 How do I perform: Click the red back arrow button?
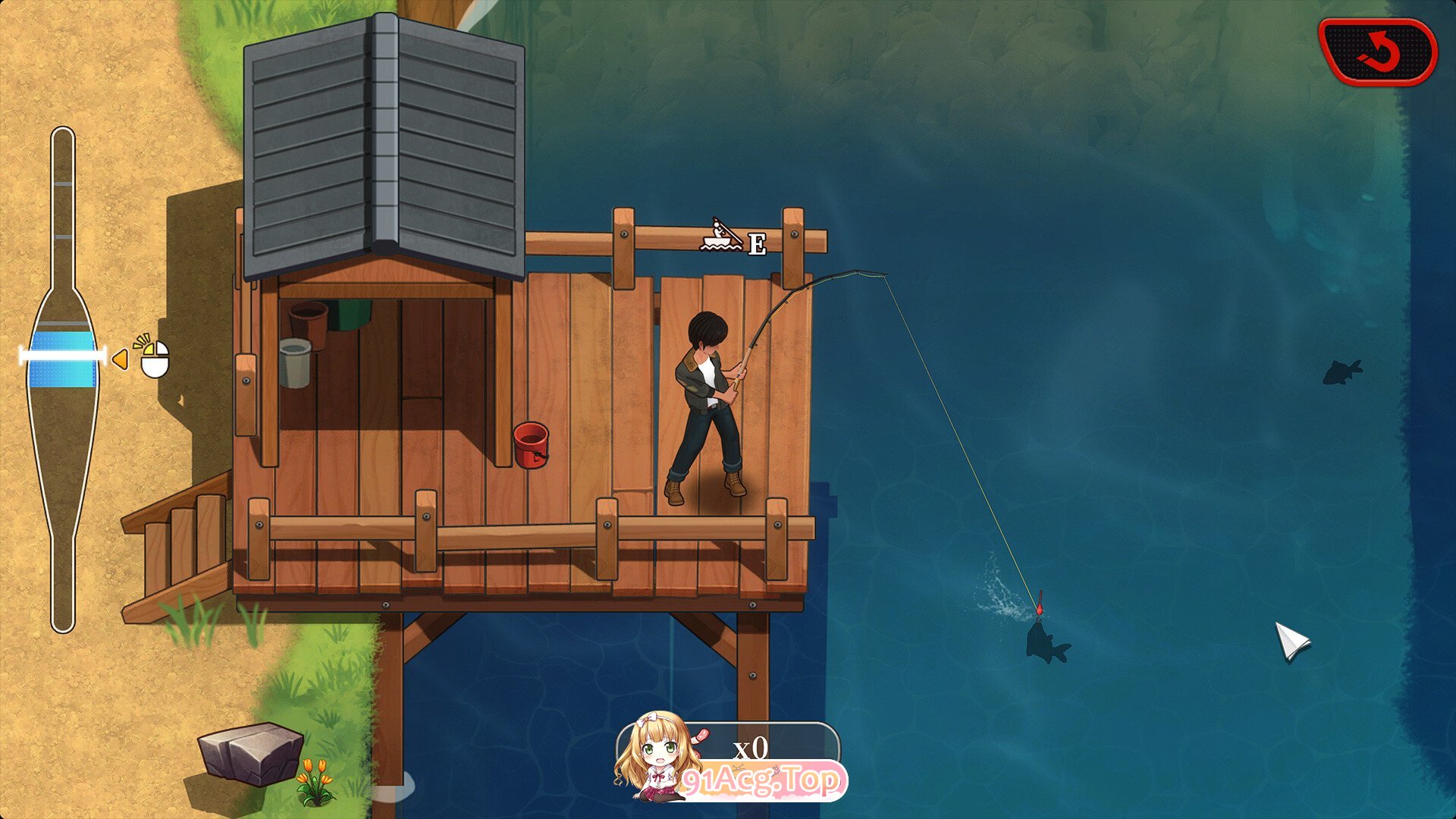1378,52
